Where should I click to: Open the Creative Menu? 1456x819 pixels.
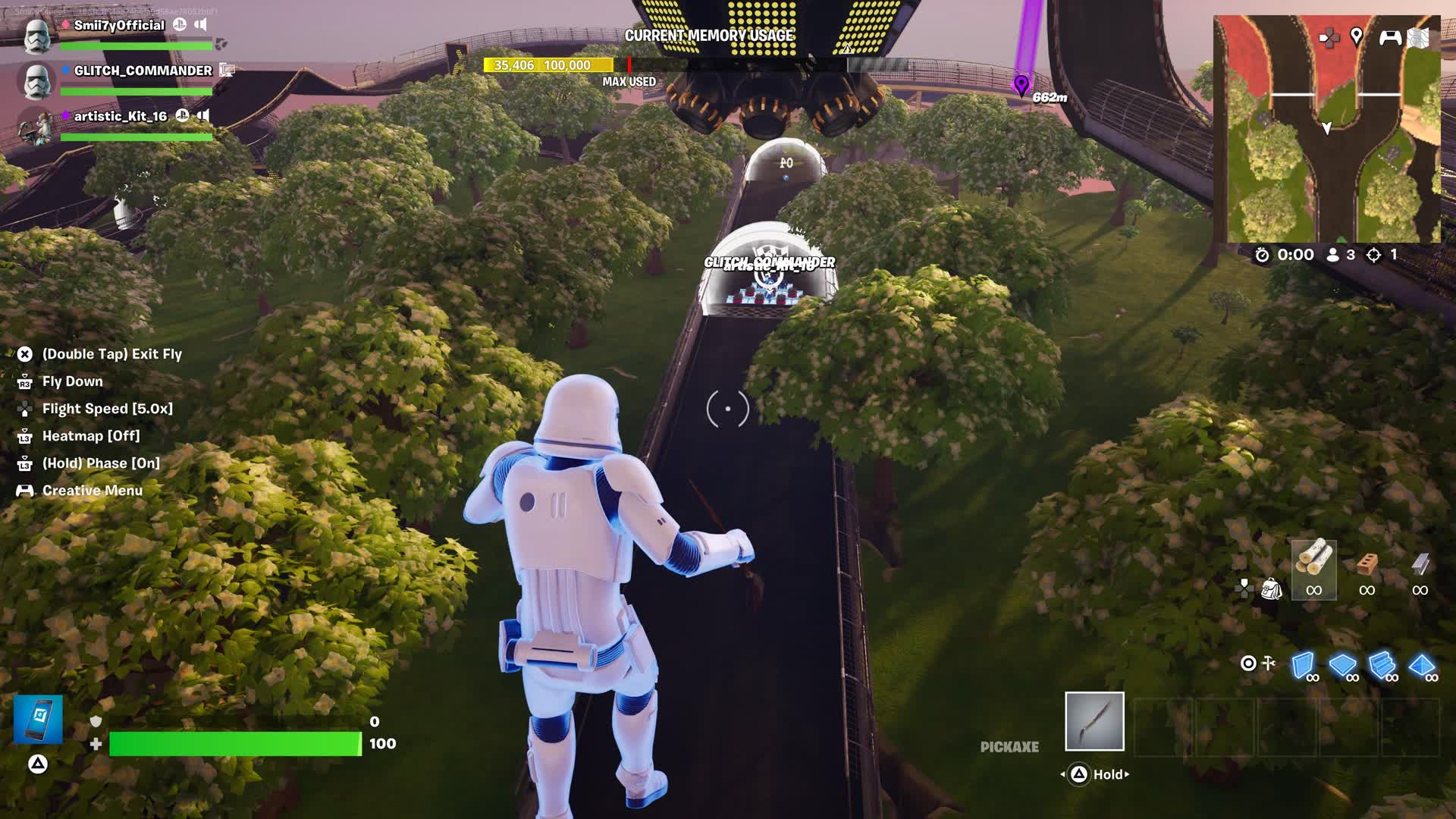click(x=93, y=490)
